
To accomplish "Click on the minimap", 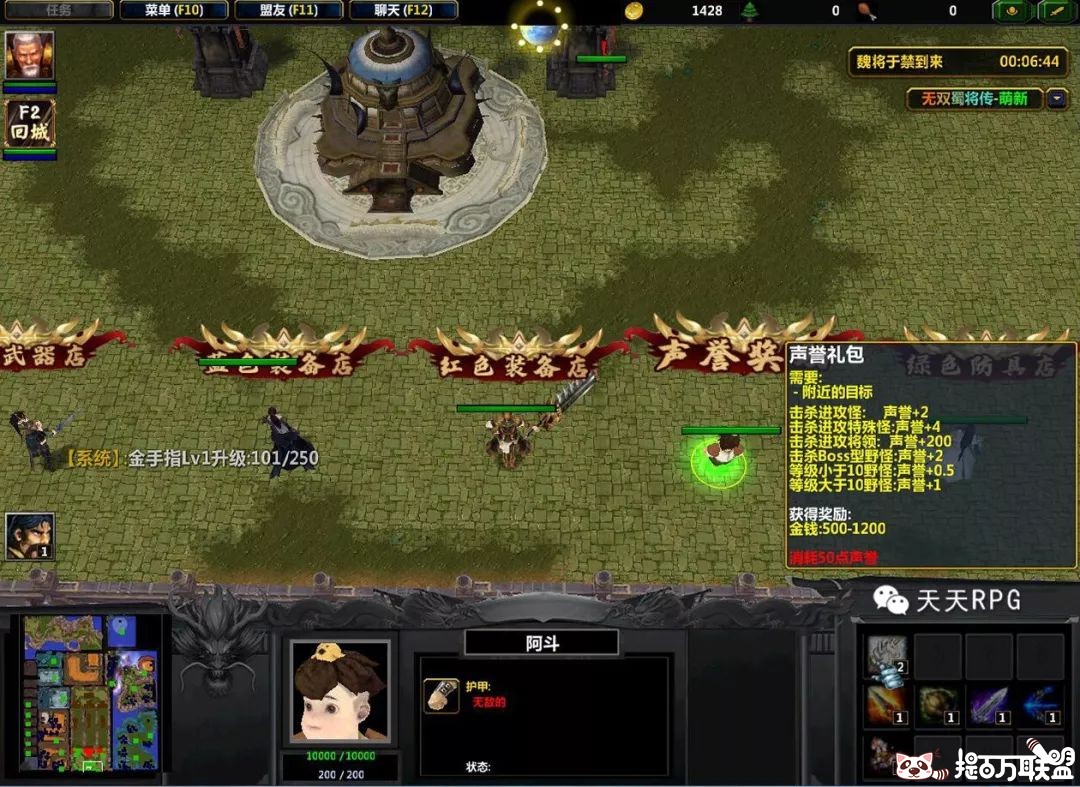I will pos(92,692).
